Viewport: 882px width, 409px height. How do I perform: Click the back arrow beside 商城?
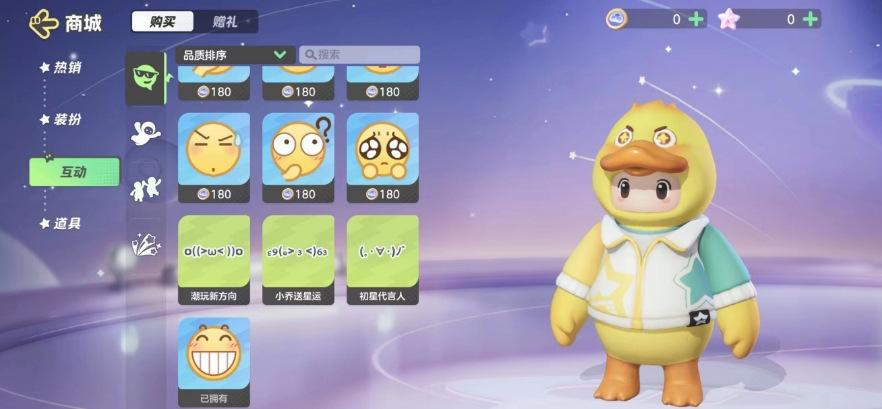click(44, 22)
